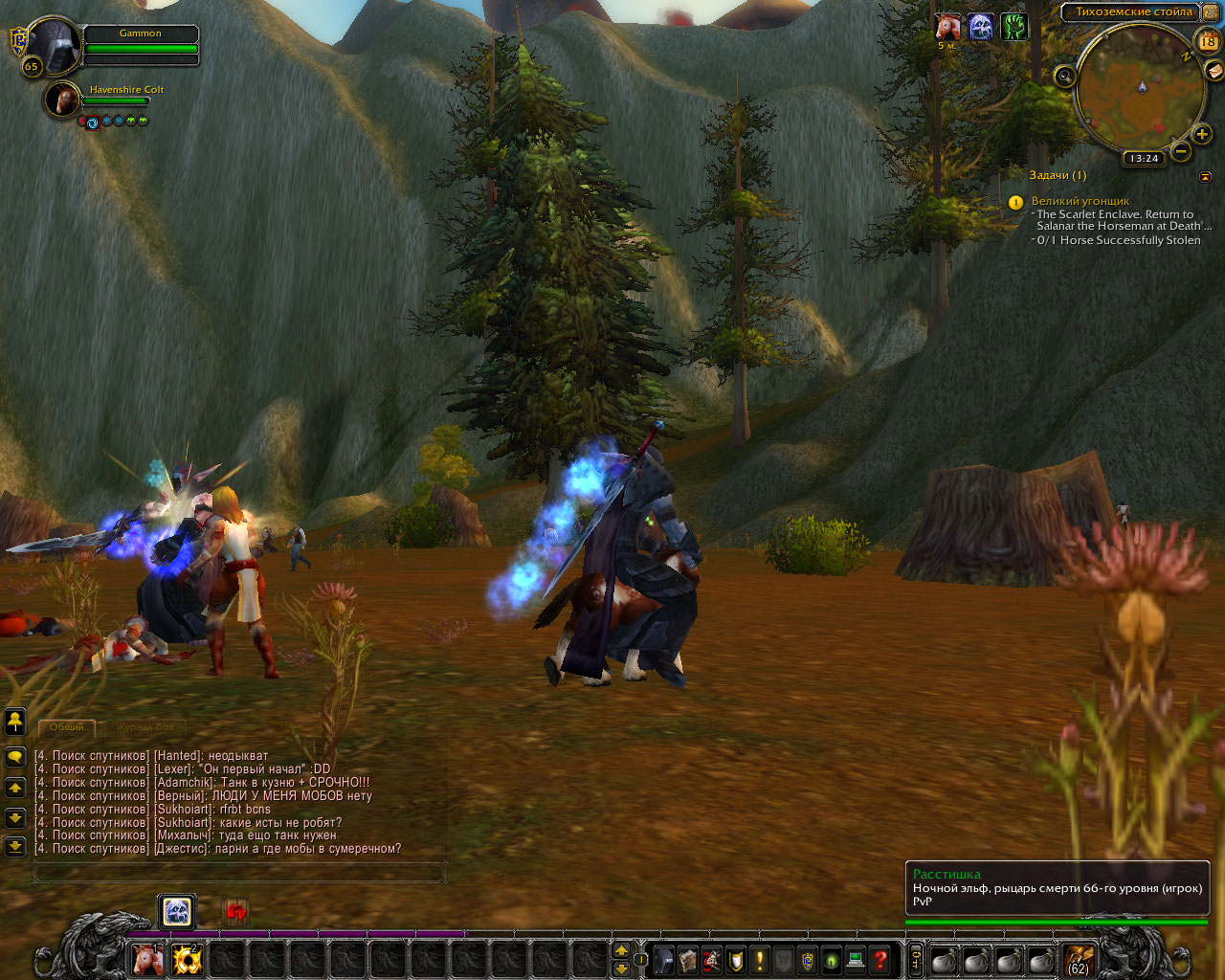Open the calendar showing day 18

1208,41
